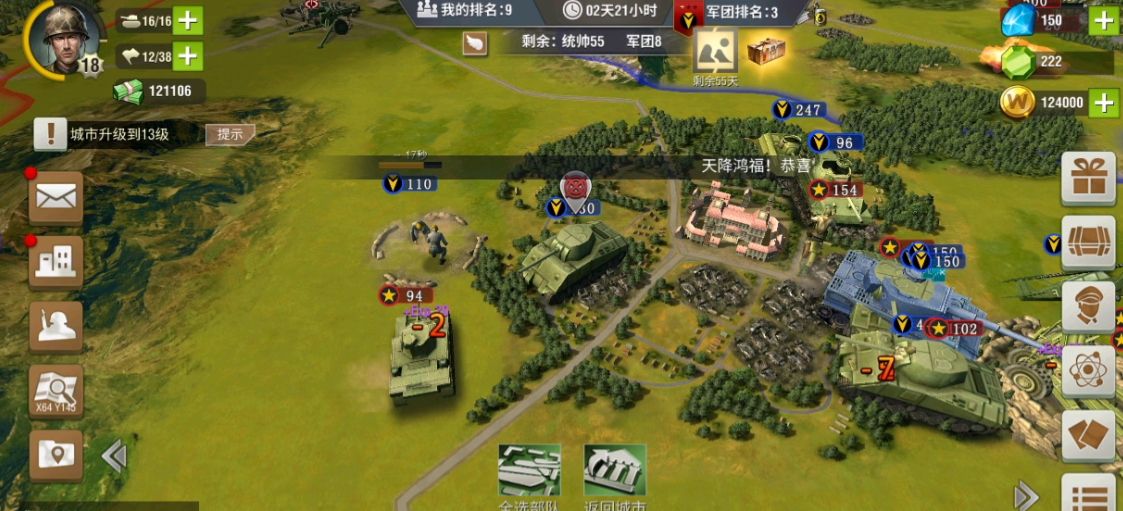Buy more blue diamonds with plus
Image resolution: width=1123 pixels, height=511 pixels.
[1103, 20]
